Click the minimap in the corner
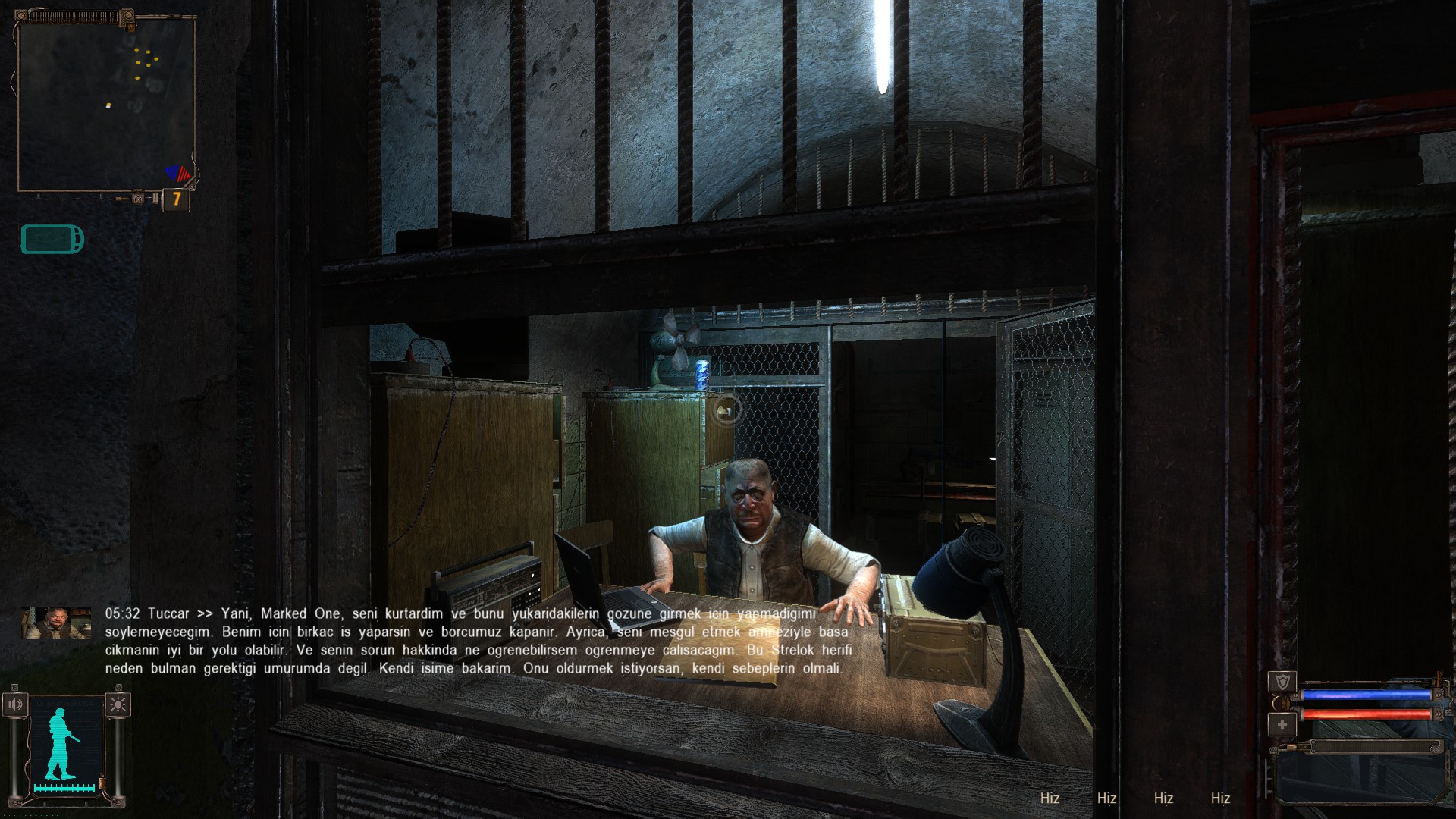1456x819 pixels. [x=106, y=105]
